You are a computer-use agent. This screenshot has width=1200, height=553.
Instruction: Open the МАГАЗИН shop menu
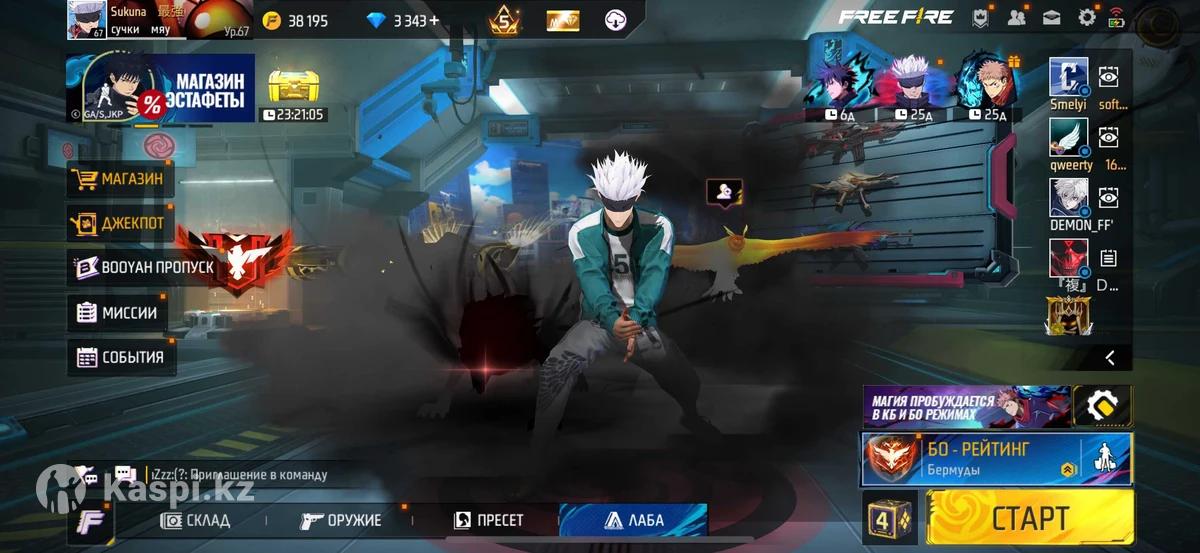pyautogui.click(x=120, y=180)
